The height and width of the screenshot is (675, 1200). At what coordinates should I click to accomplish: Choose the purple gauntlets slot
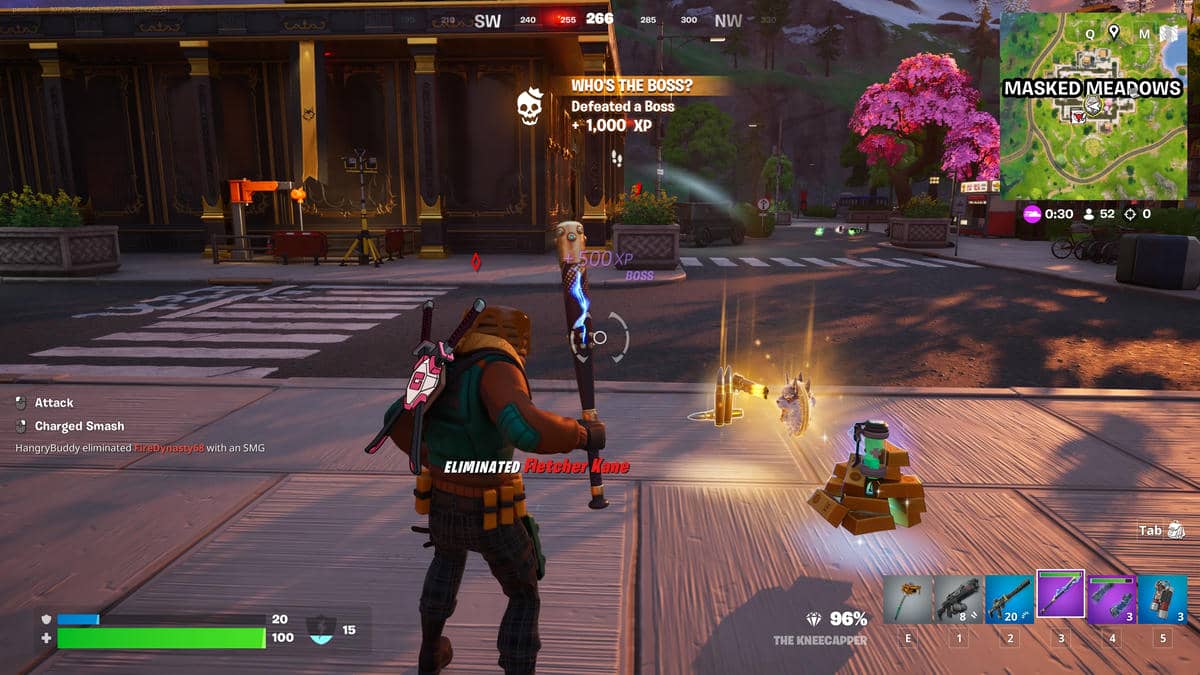tap(1112, 599)
